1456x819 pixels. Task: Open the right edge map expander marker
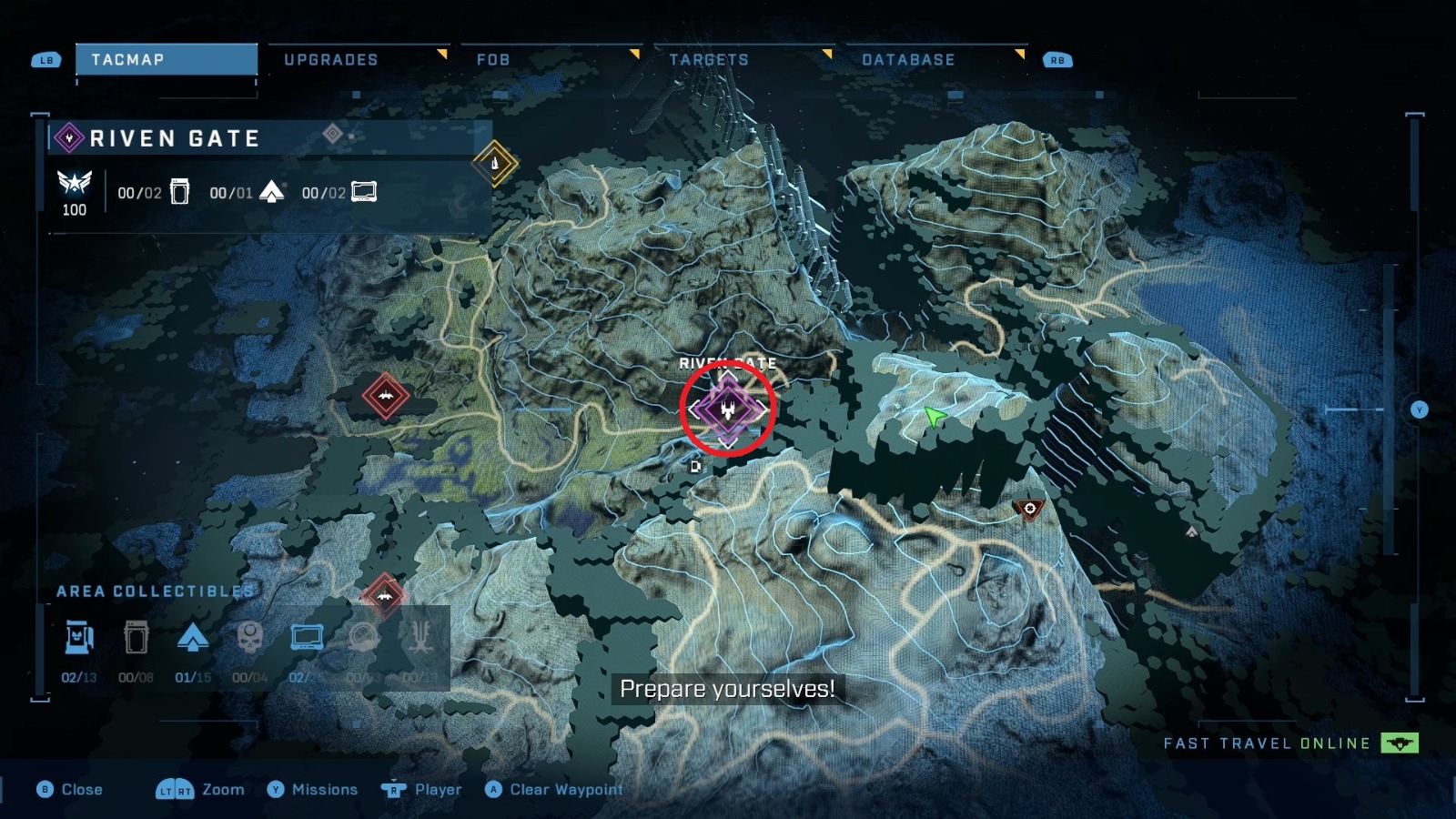1419,409
